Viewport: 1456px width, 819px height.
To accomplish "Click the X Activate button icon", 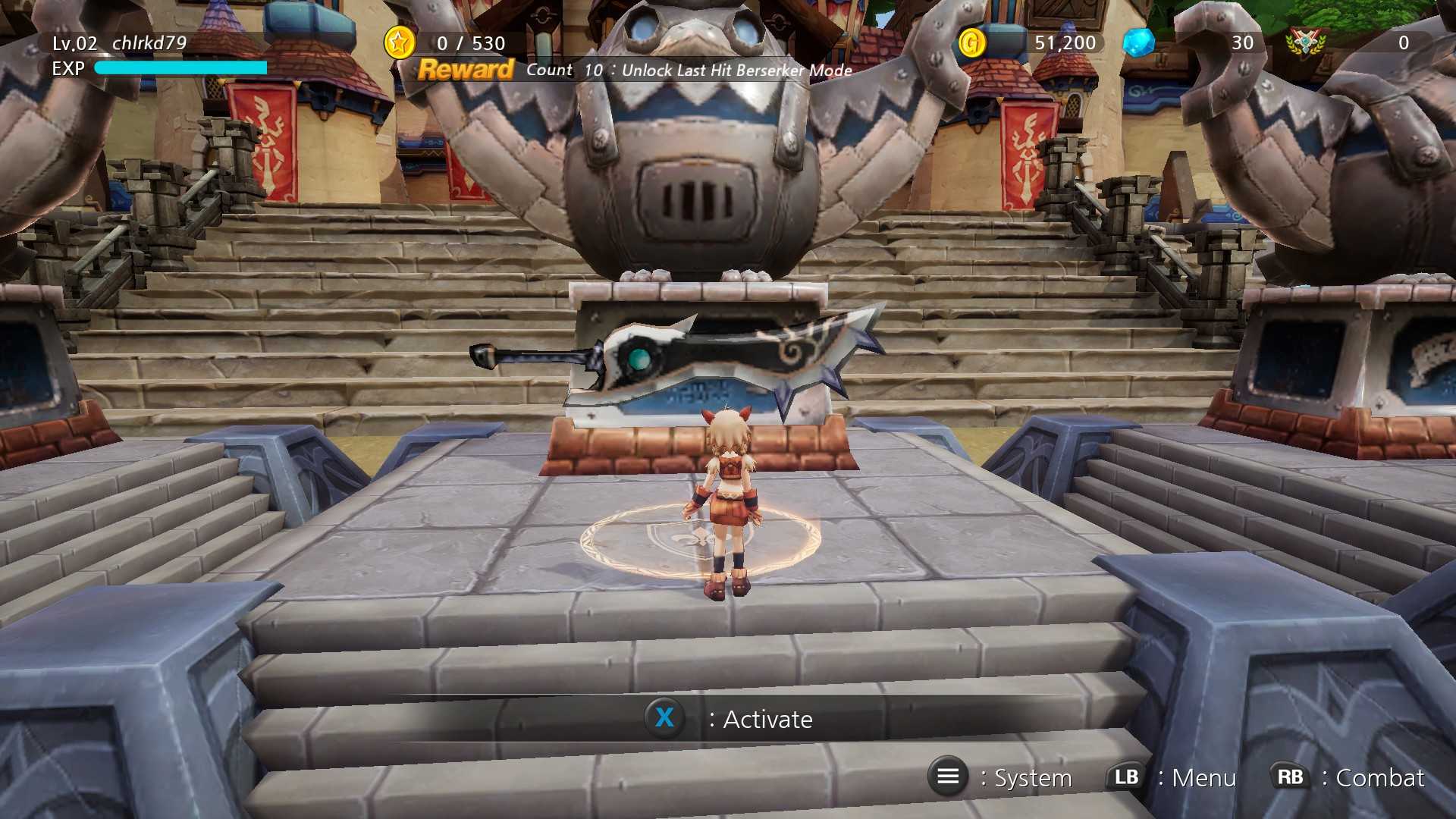I will pyautogui.click(x=665, y=719).
